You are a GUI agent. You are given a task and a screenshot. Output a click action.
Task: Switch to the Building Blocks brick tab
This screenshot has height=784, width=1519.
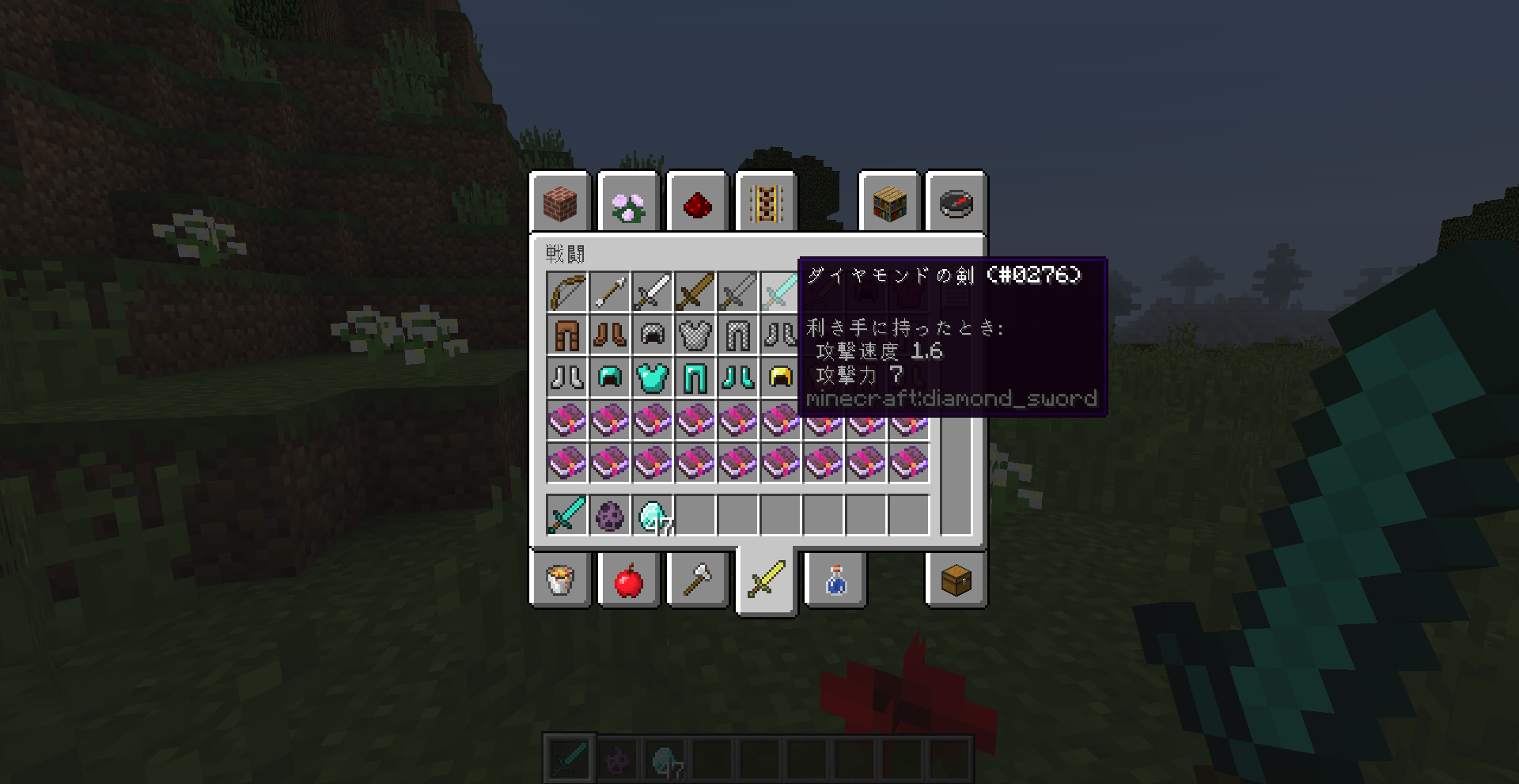coord(559,203)
